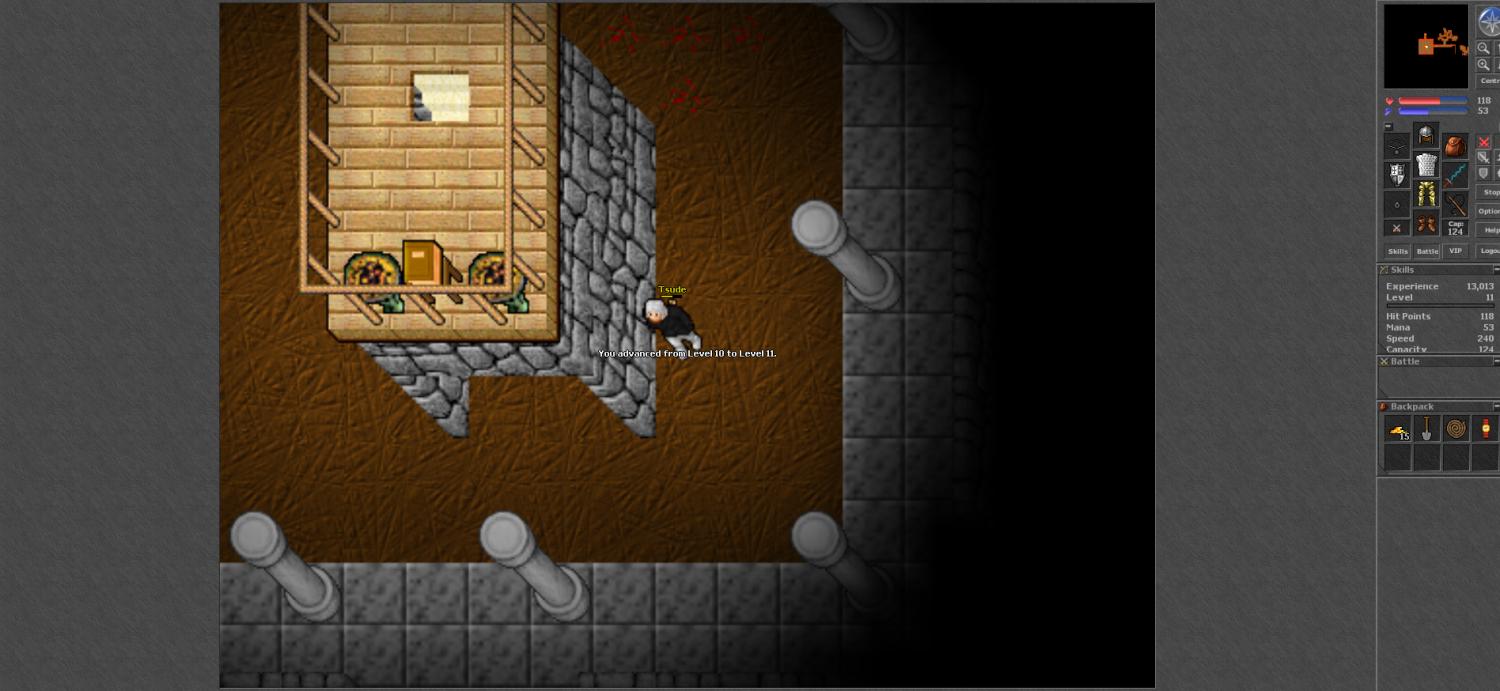Select the blue sword weapon slot
The height and width of the screenshot is (691, 1500).
tap(1455, 175)
